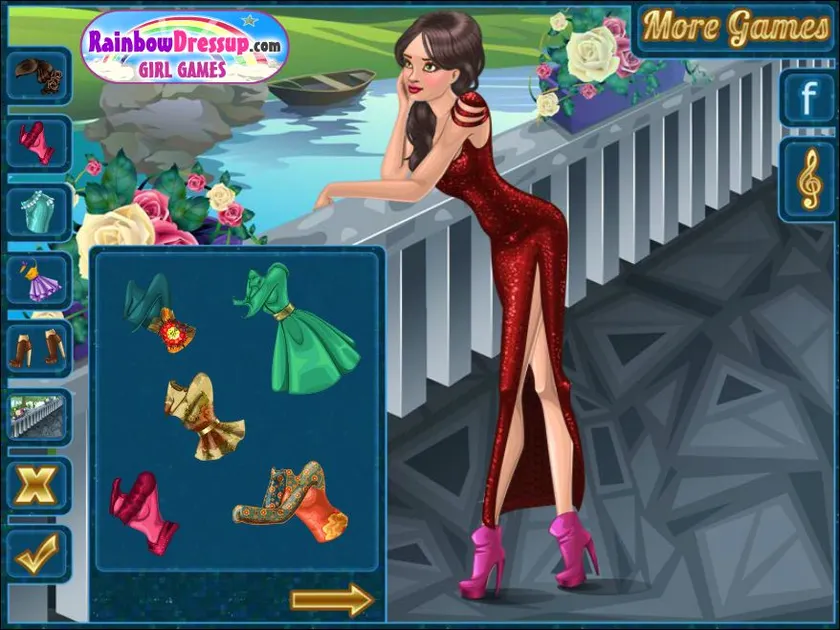The image size is (840, 630).
Task: Click the gold X reset button
Action: pyautogui.click(x=39, y=485)
